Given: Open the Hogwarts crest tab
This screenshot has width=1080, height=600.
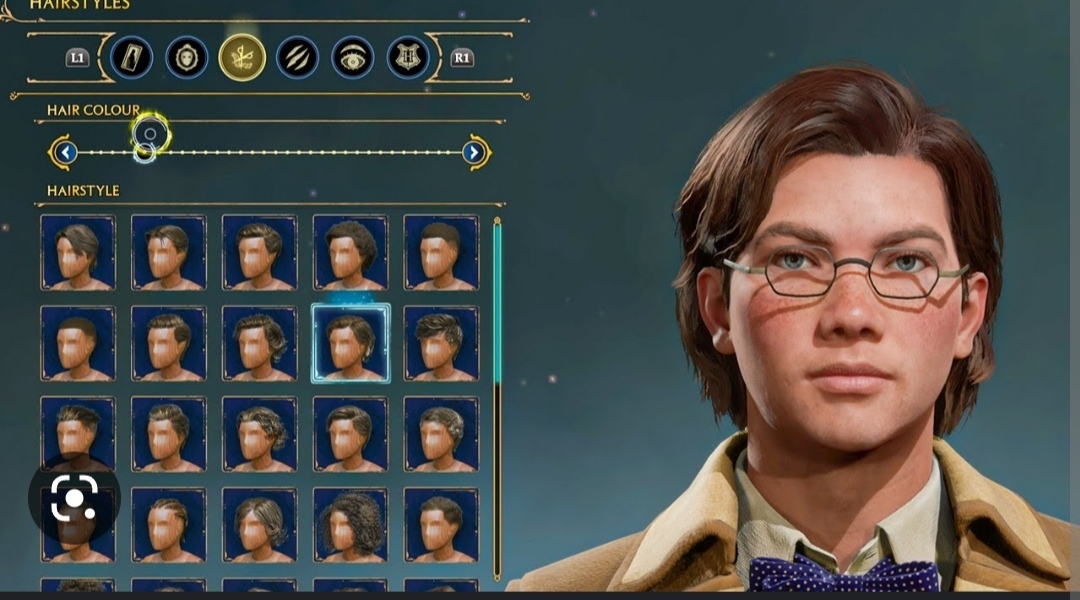Looking at the screenshot, I should click(x=408, y=57).
